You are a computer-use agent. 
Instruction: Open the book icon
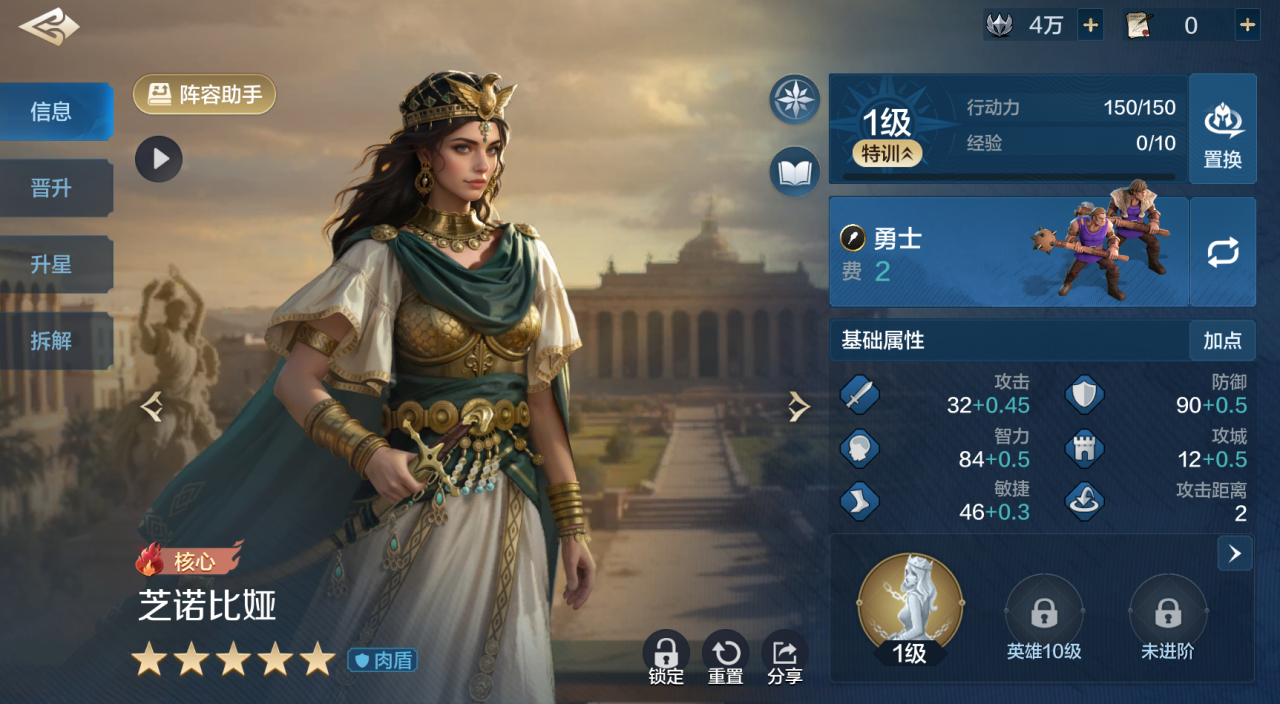click(x=795, y=172)
